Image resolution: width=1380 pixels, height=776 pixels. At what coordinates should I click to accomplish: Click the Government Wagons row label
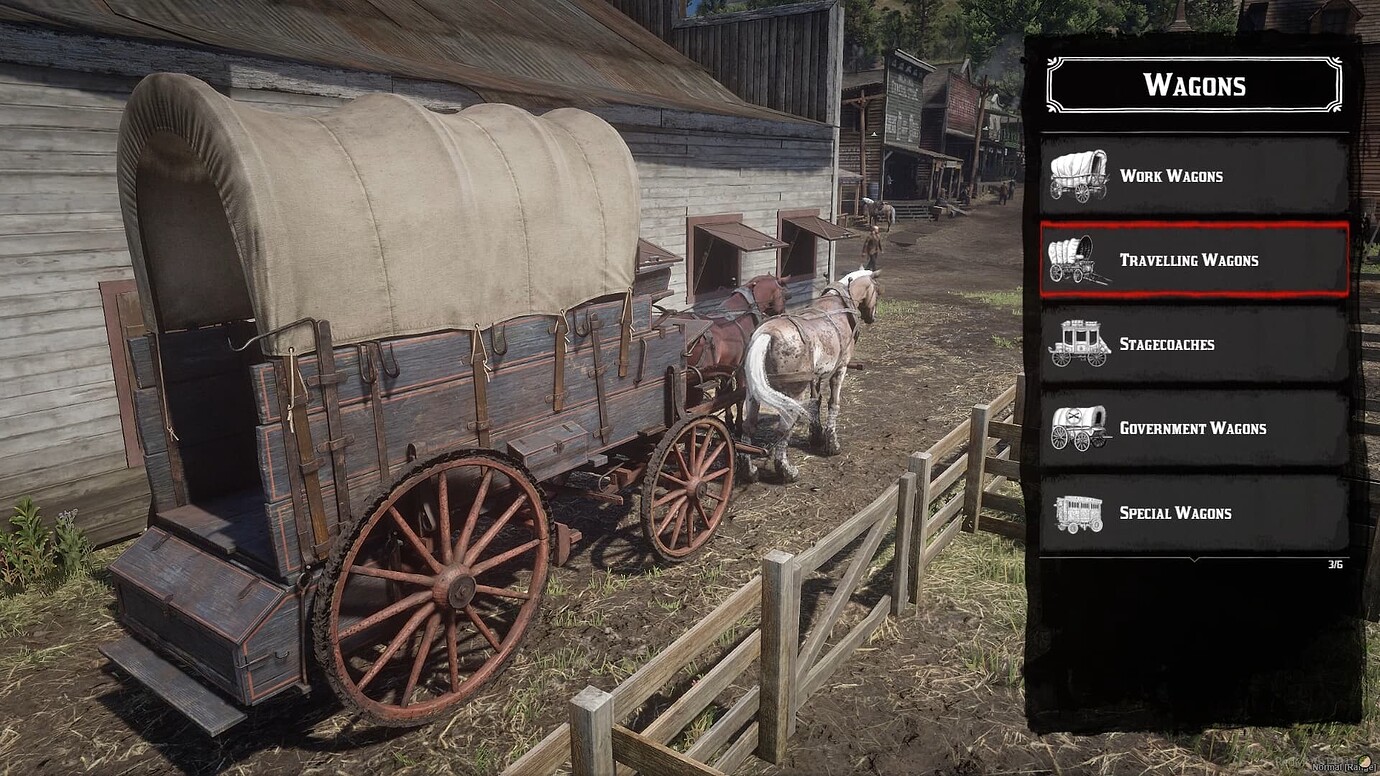tap(1192, 428)
